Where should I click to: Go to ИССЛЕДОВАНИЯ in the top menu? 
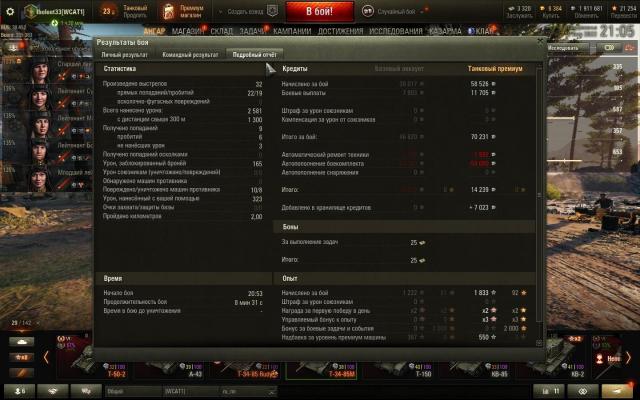point(396,31)
